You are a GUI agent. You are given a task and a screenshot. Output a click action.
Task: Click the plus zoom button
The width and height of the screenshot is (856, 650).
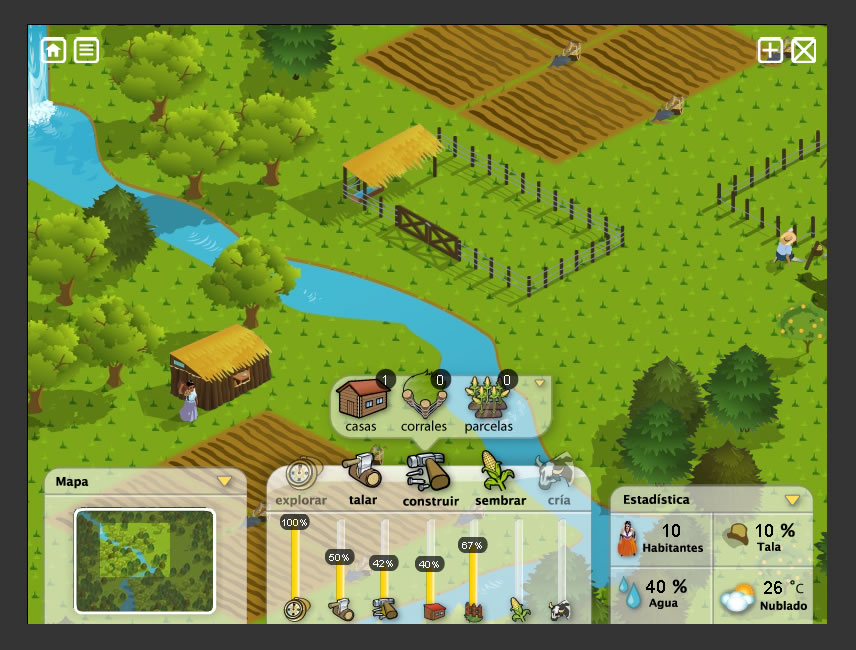(770, 51)
